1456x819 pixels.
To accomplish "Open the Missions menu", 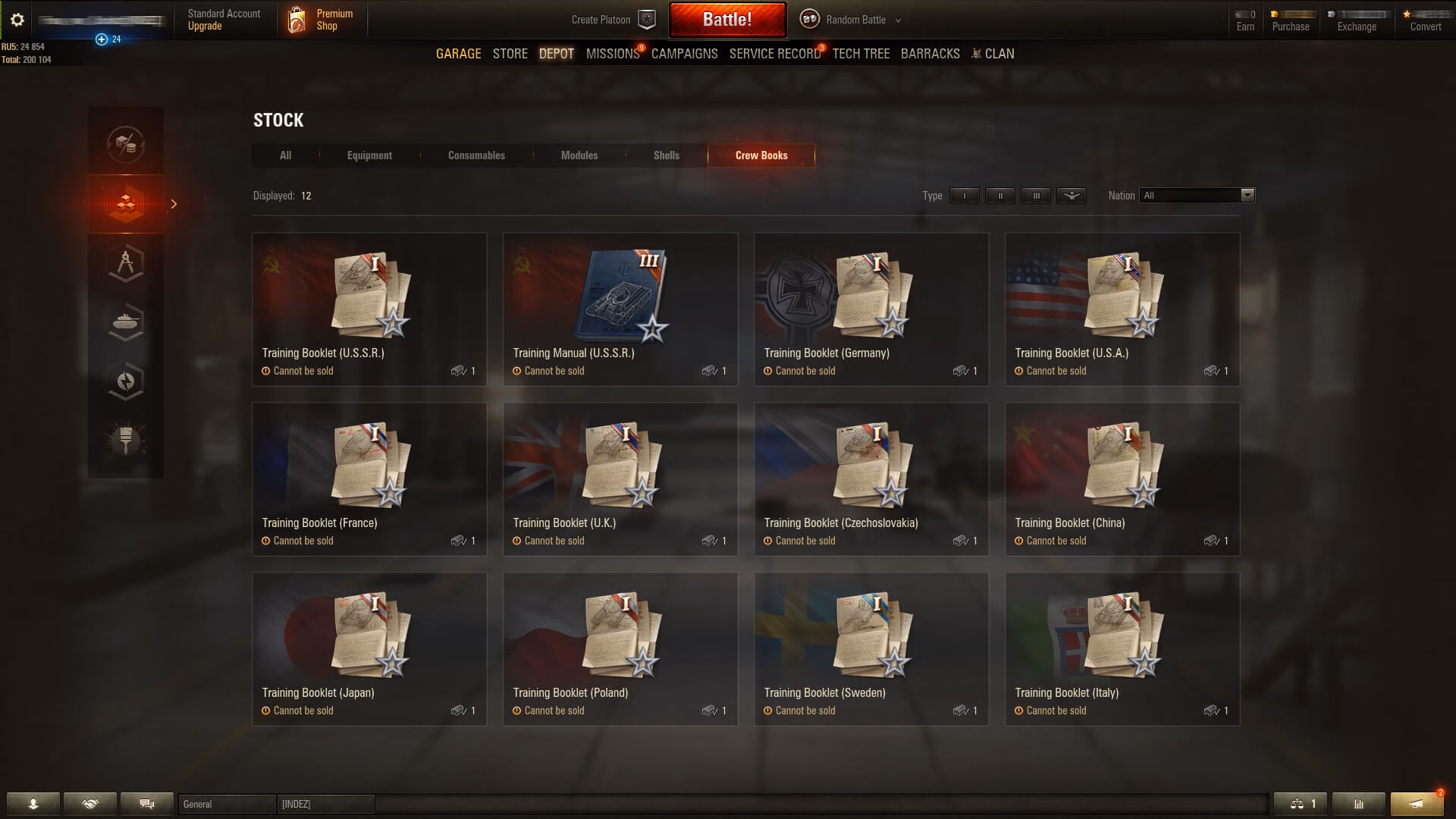I will [x=613, y=54].
